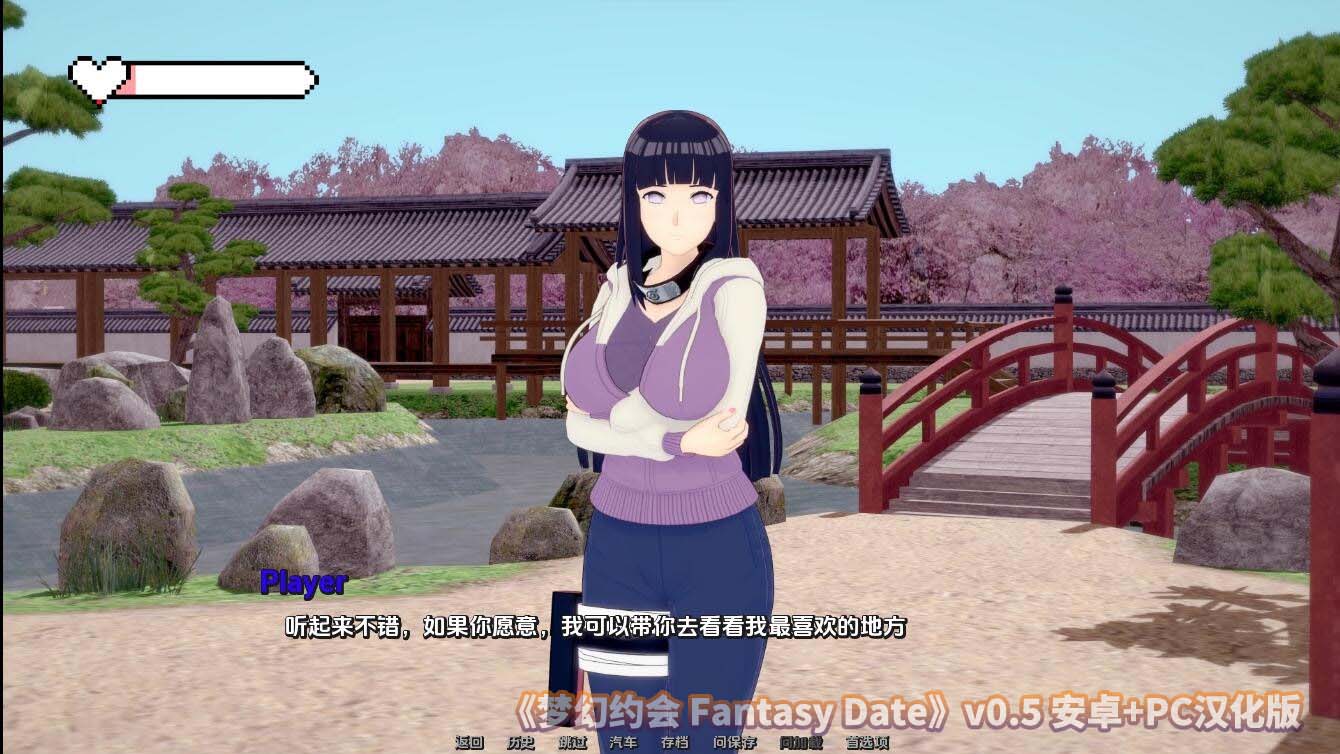Click 历史 in the bottom quick menu

pyautogui.click(x=520, y=743)
